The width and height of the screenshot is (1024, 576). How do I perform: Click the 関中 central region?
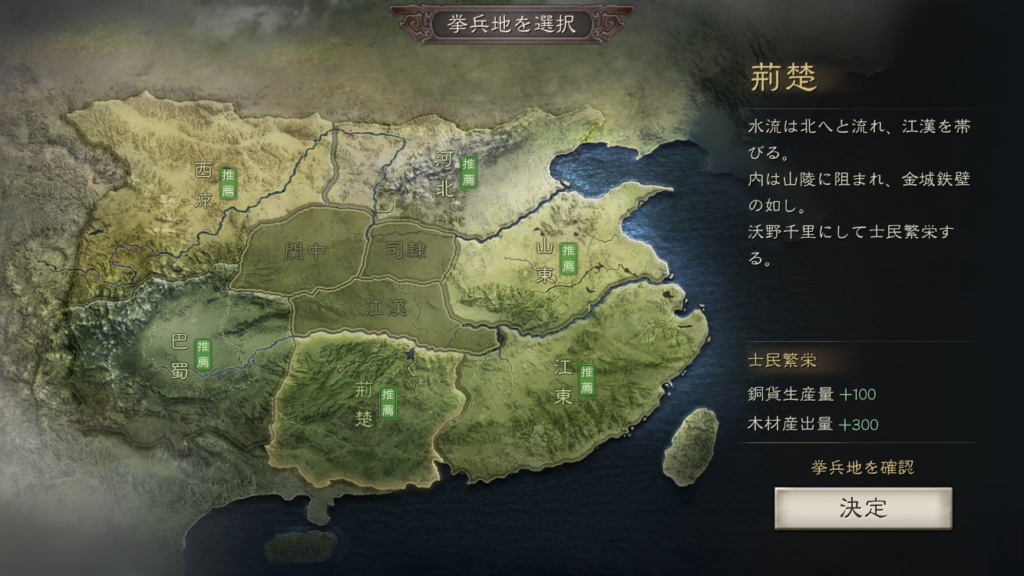tap(304, 251)
